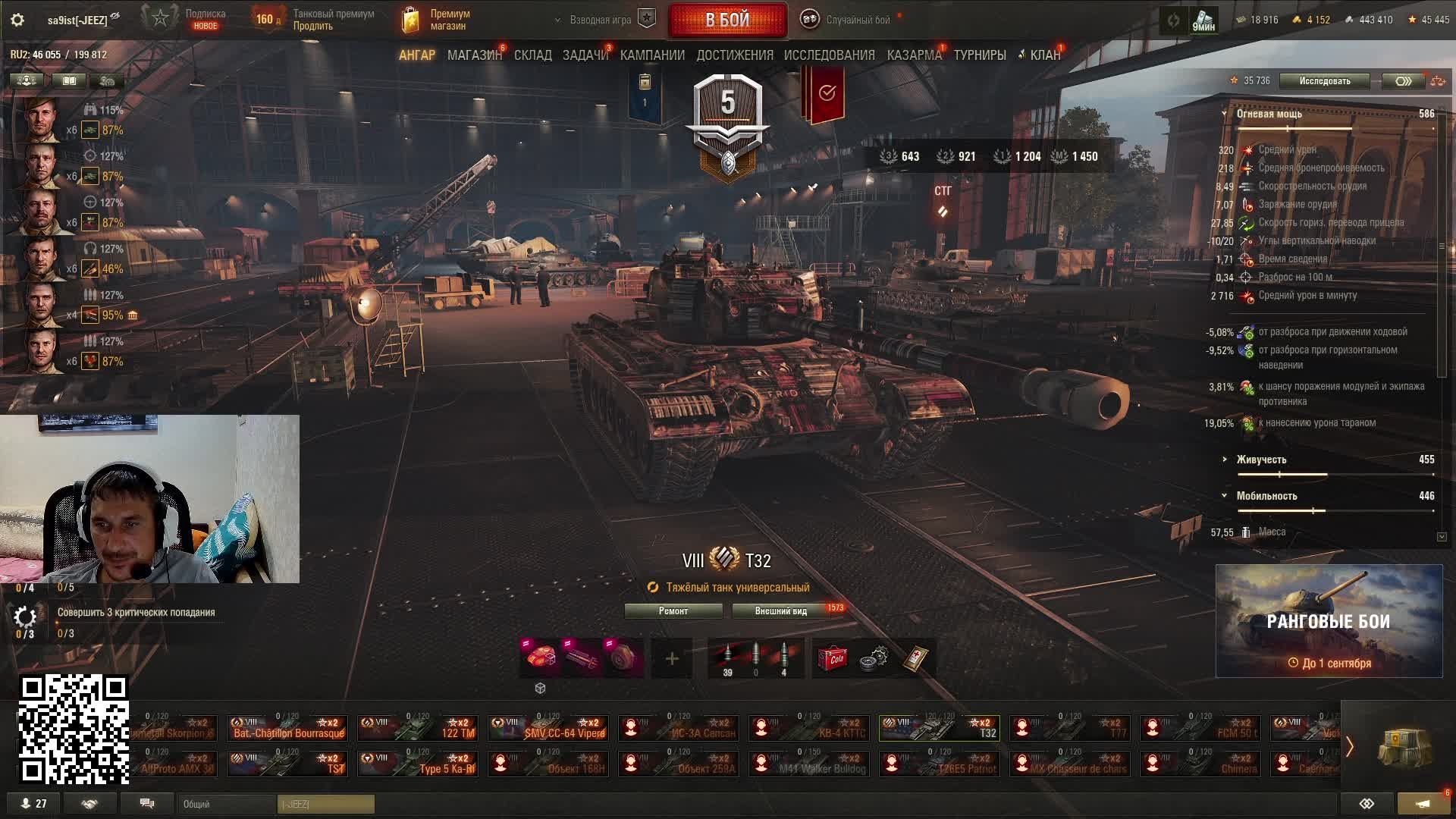This screenshot has width=1456, height=819.
Task: Select the Type 5 Ka-Ri tank
Action: 418,764
